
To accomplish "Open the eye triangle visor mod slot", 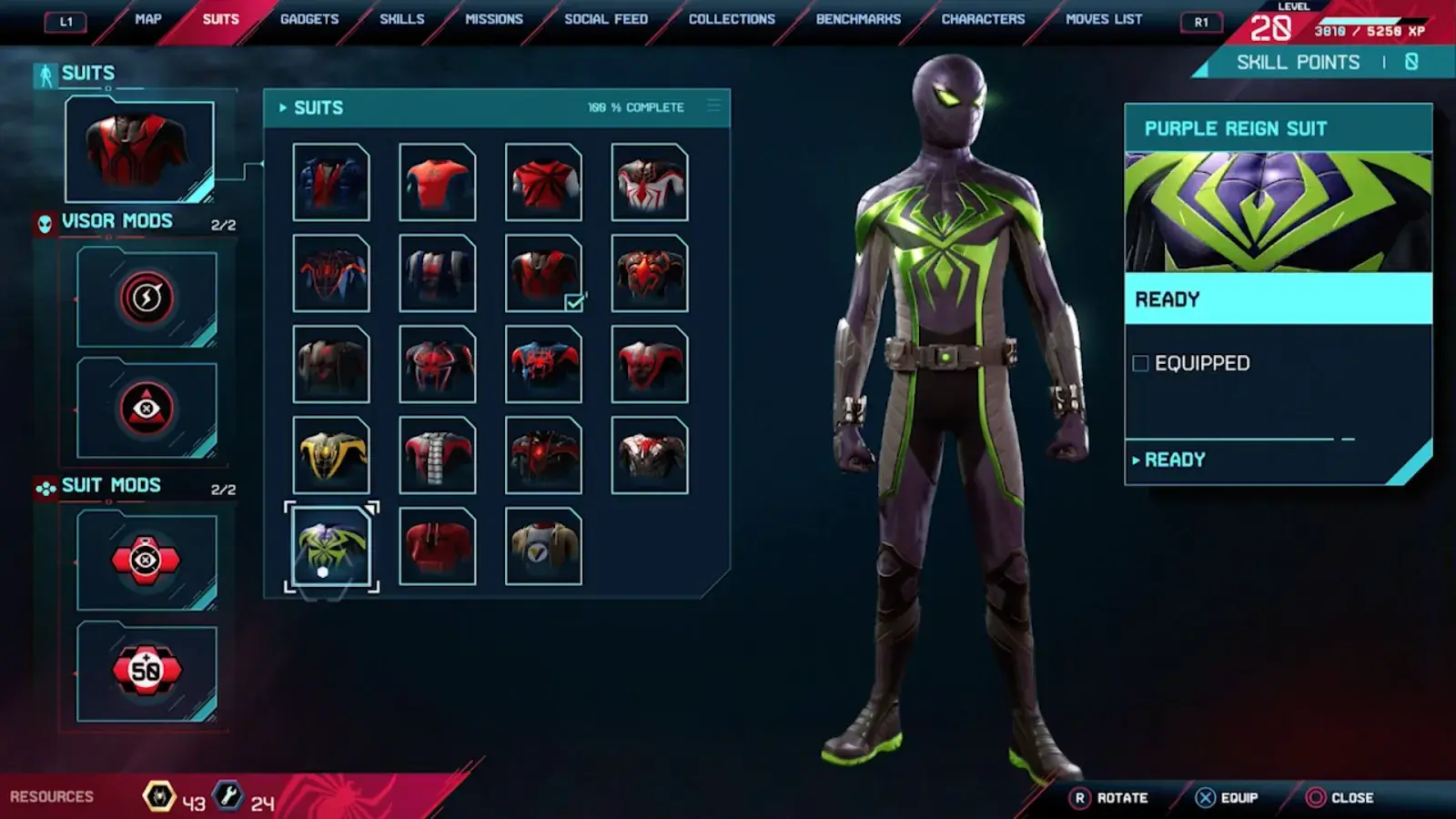I will (x=147, y=409).
